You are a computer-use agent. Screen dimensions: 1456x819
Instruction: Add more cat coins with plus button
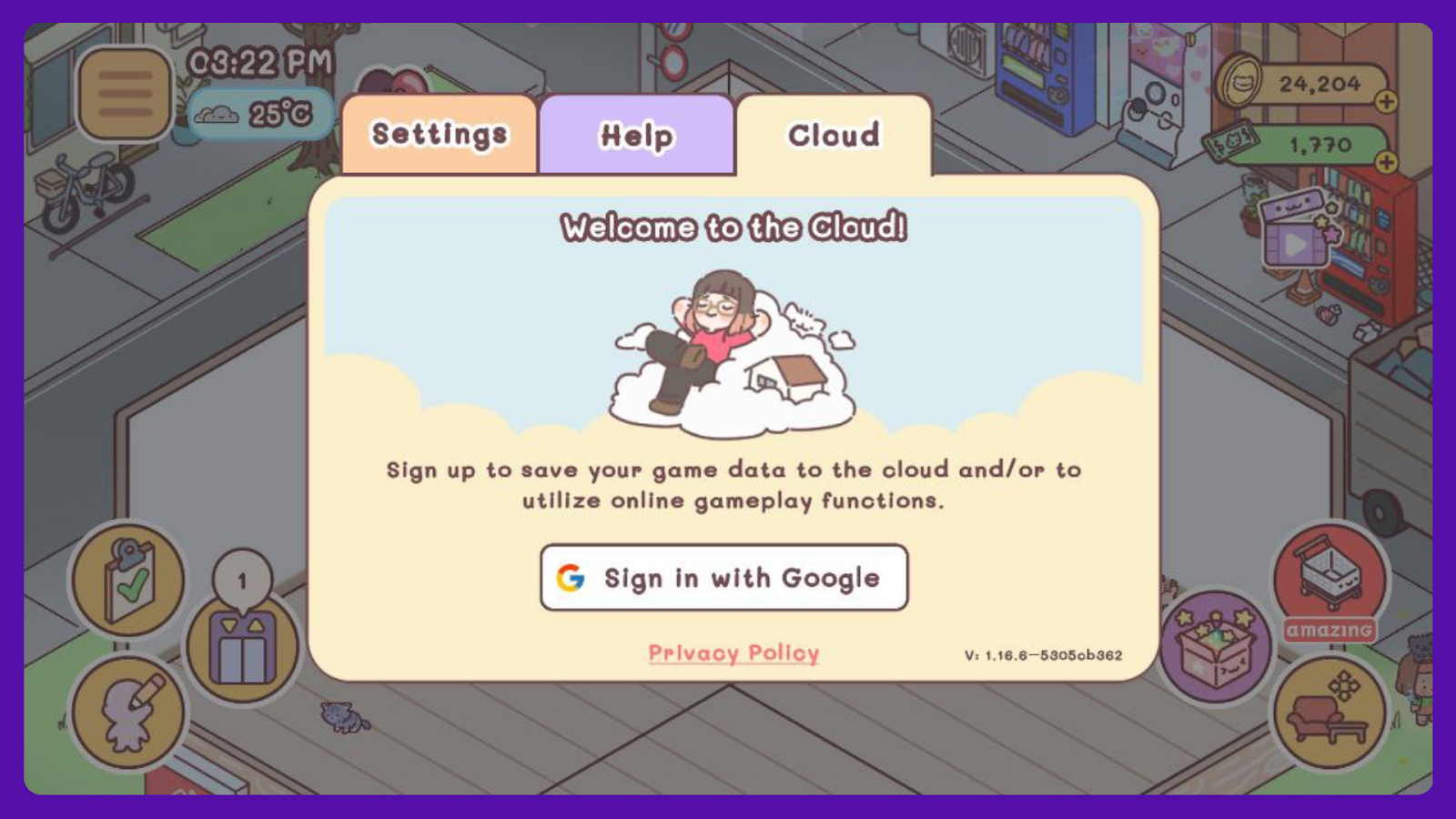1386,101
